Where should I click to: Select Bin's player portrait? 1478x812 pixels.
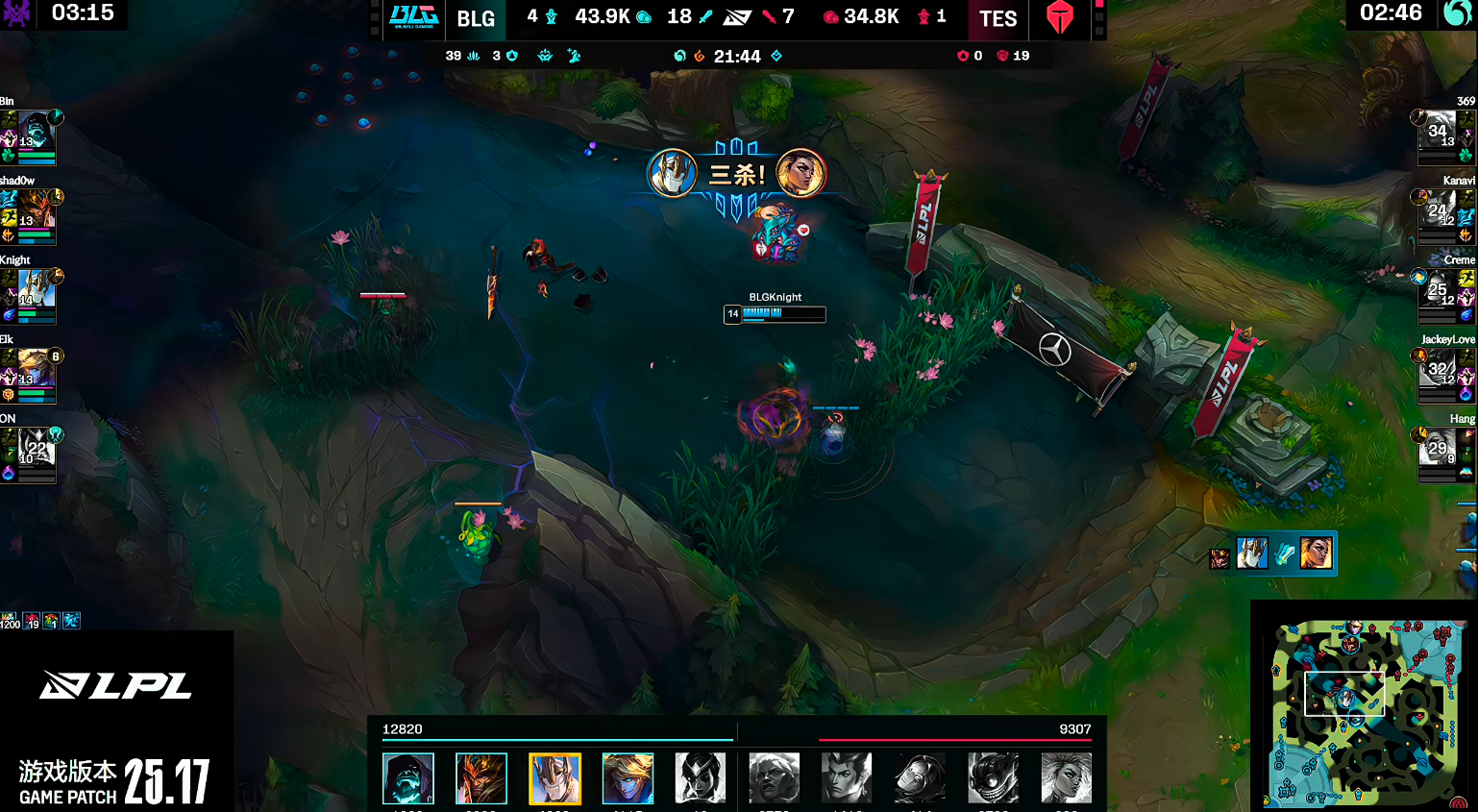[36, 132]
